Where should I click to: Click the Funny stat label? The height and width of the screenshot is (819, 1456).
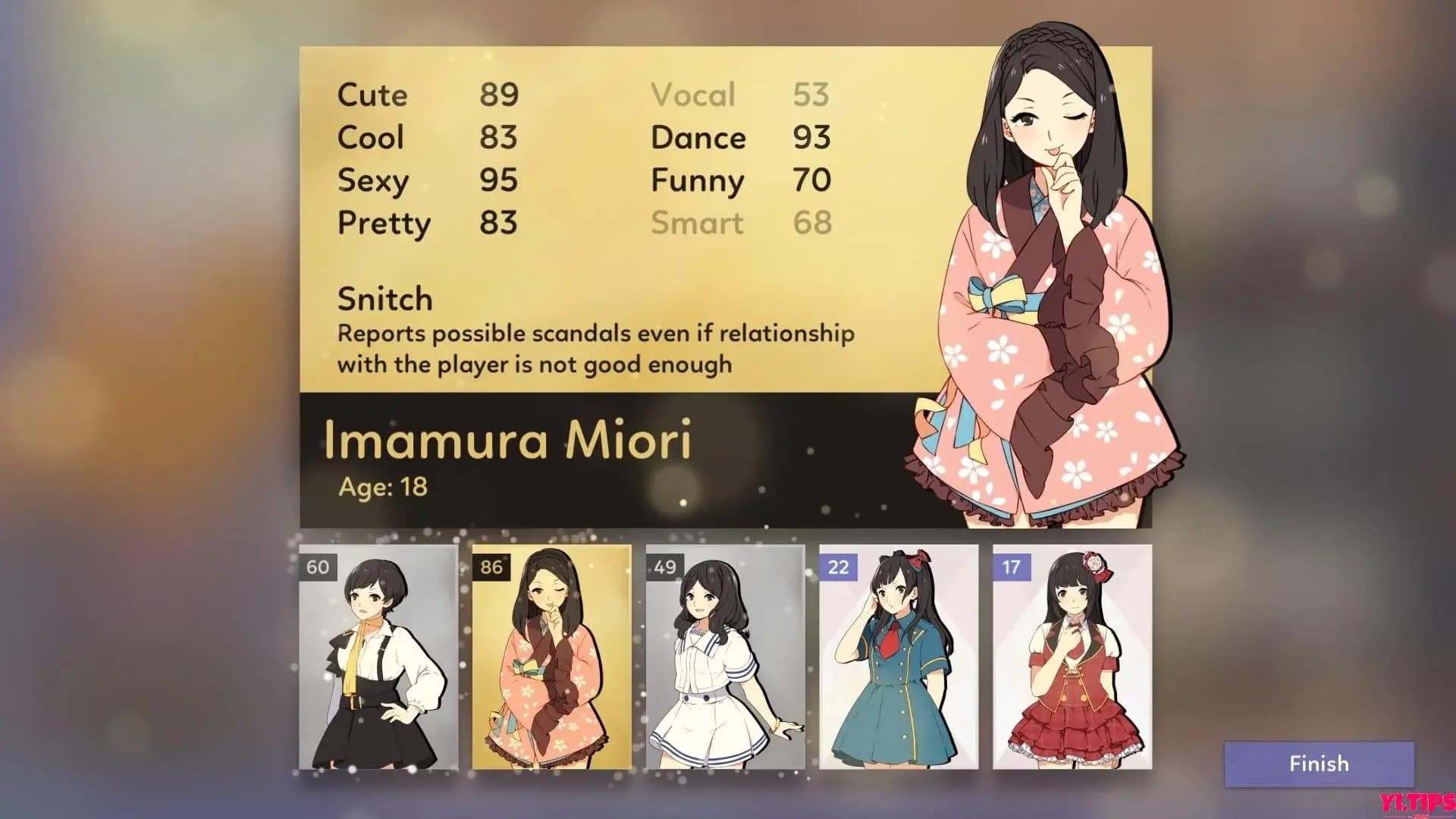pyautogui.click(x=698, y=180)
